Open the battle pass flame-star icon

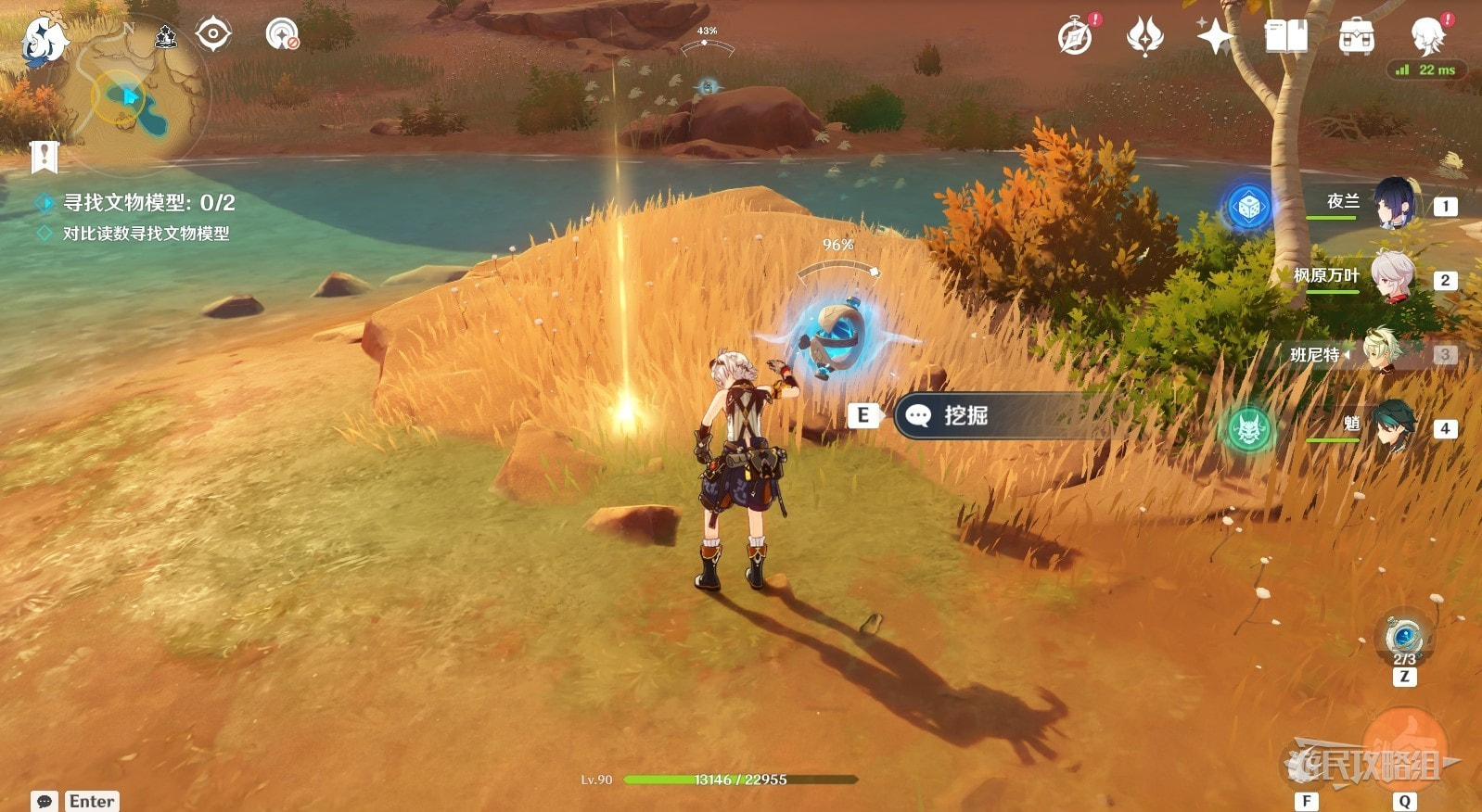click(x=1144, y=37)
